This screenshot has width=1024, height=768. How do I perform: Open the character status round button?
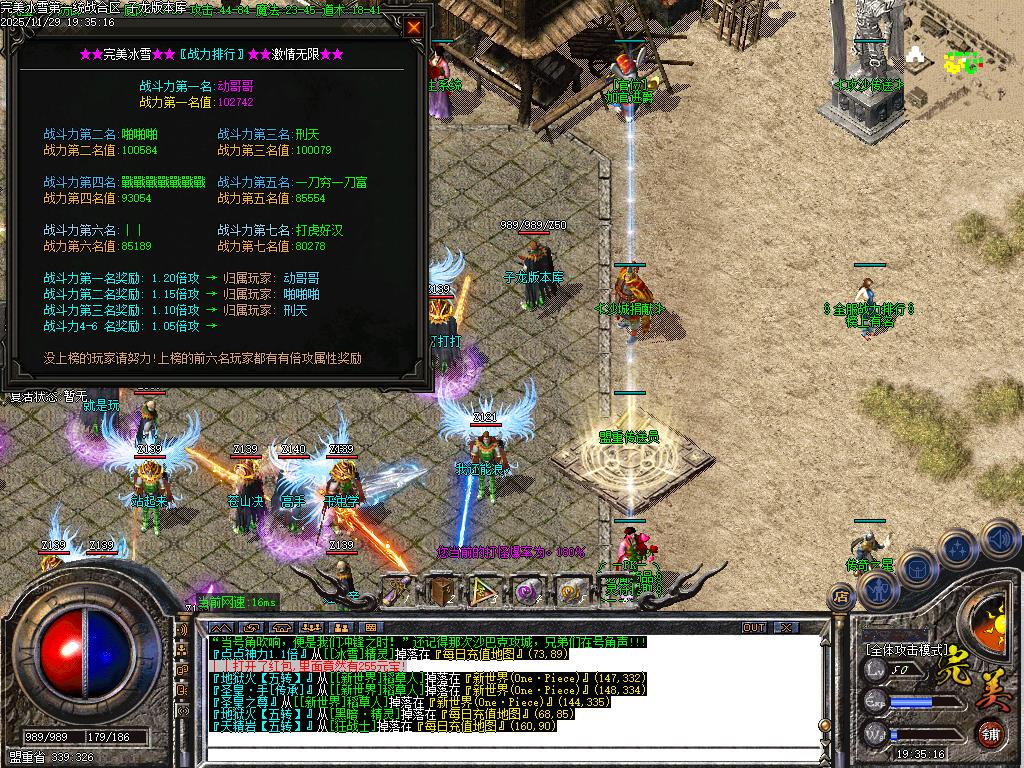click(880, 590)
